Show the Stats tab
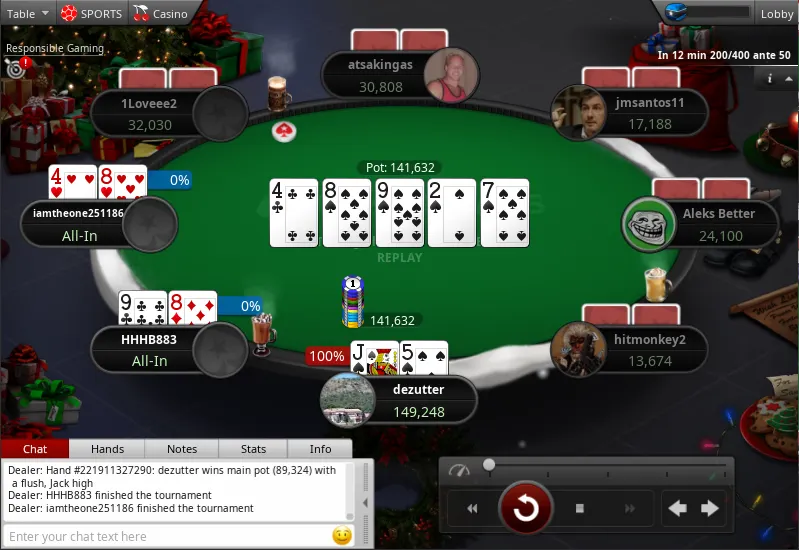This screenshot has height=550, width=799. (254, 449)
